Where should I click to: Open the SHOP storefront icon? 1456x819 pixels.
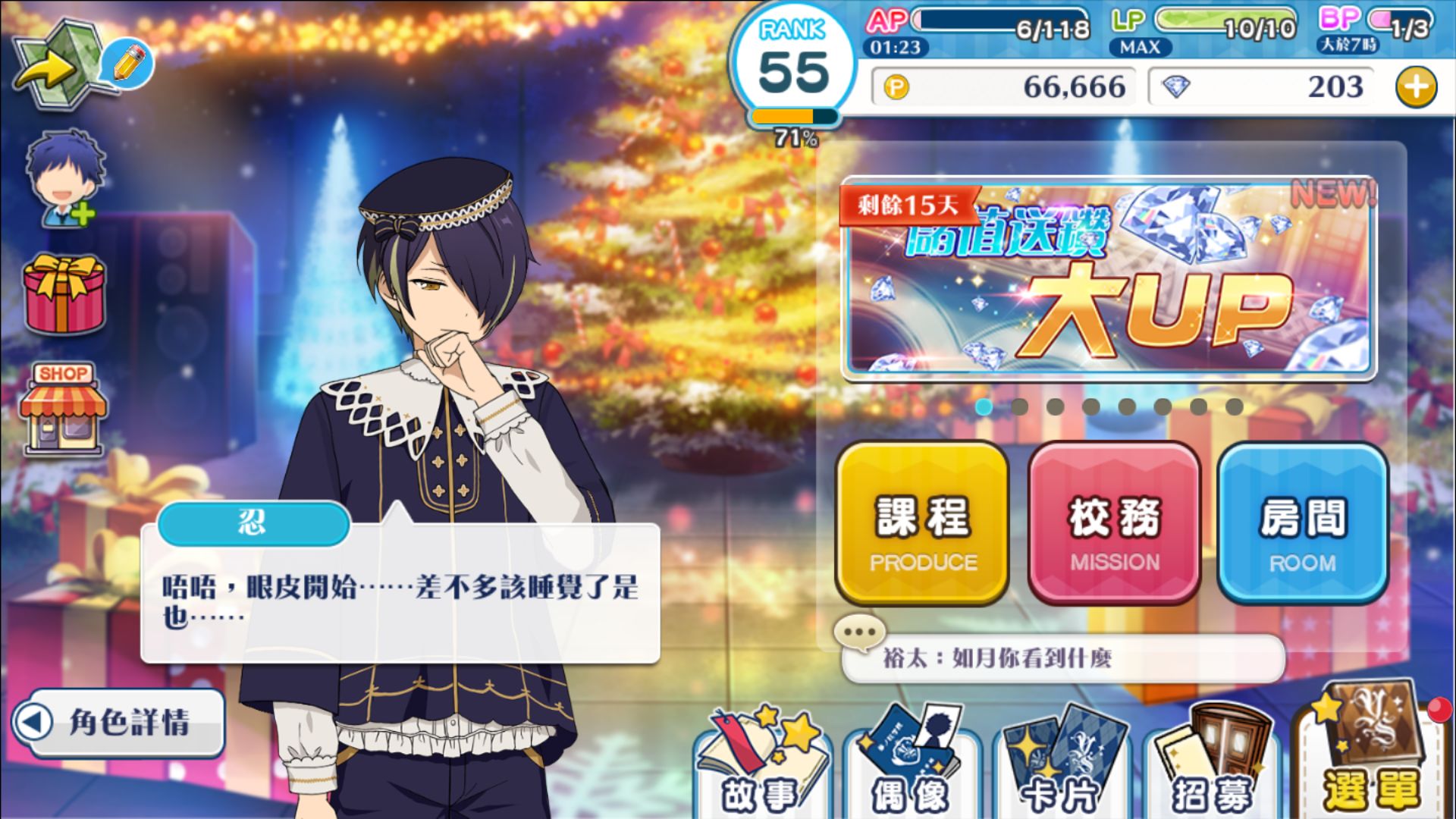(x=64, y=408)
